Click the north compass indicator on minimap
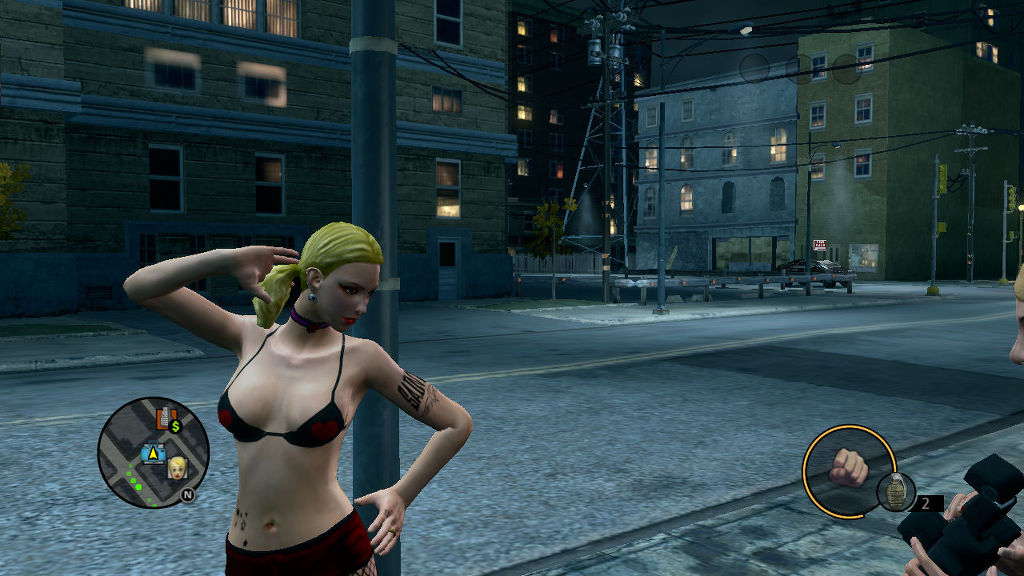Screen dimensions: 1024x576 click(x=188, y=493)
